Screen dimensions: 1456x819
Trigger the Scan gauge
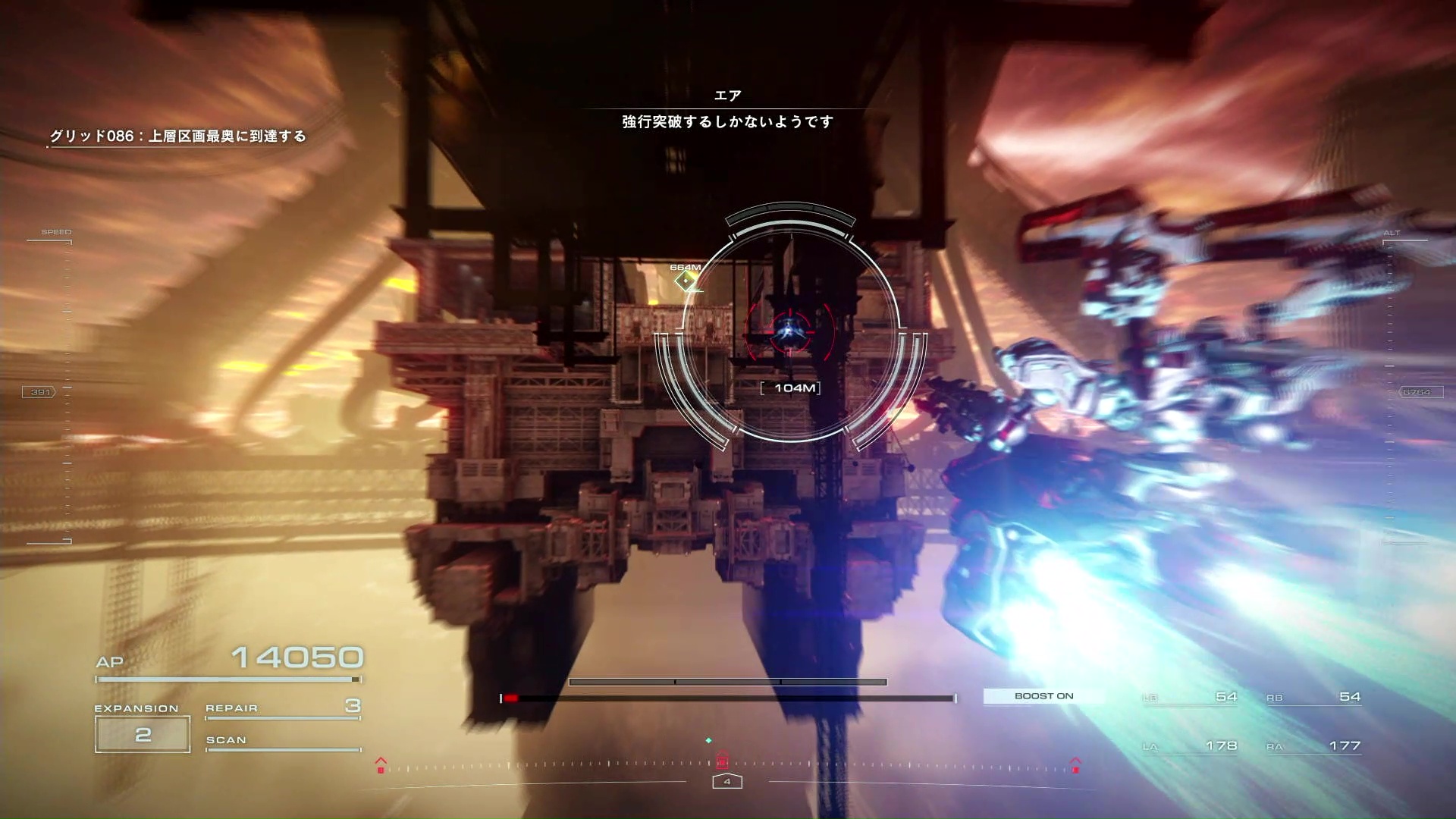[x=282, y=742]
